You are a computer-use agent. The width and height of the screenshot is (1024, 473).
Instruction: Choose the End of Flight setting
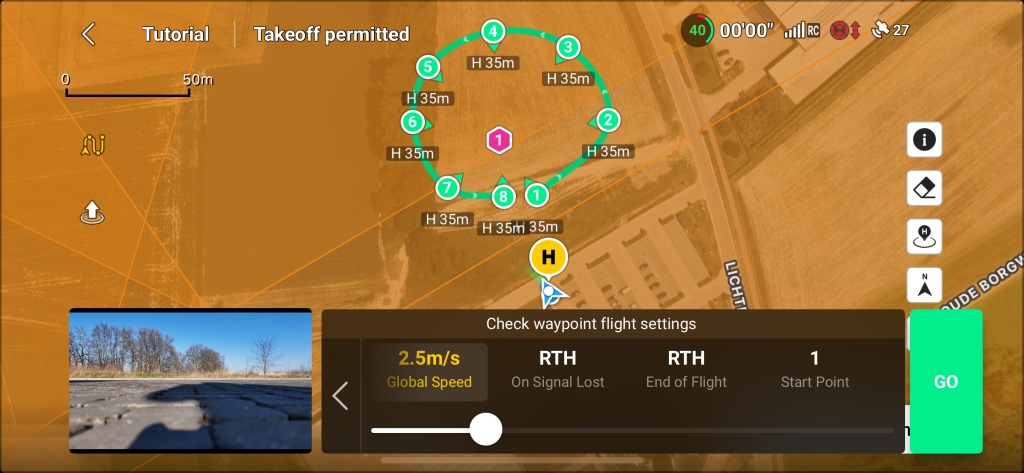686,369
